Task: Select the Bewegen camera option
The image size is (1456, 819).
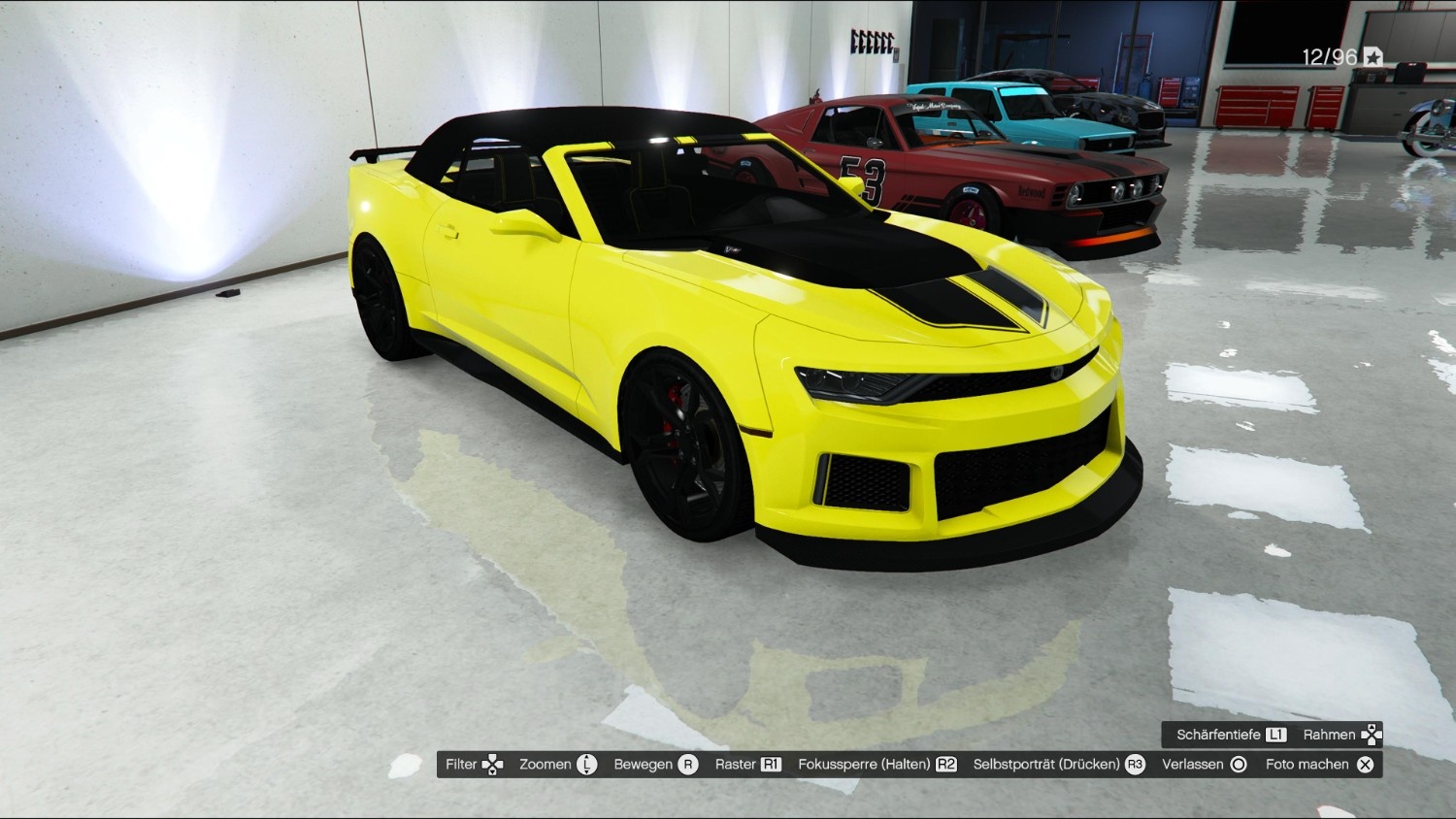Action: pyautogui.click(x=654, y=765)
